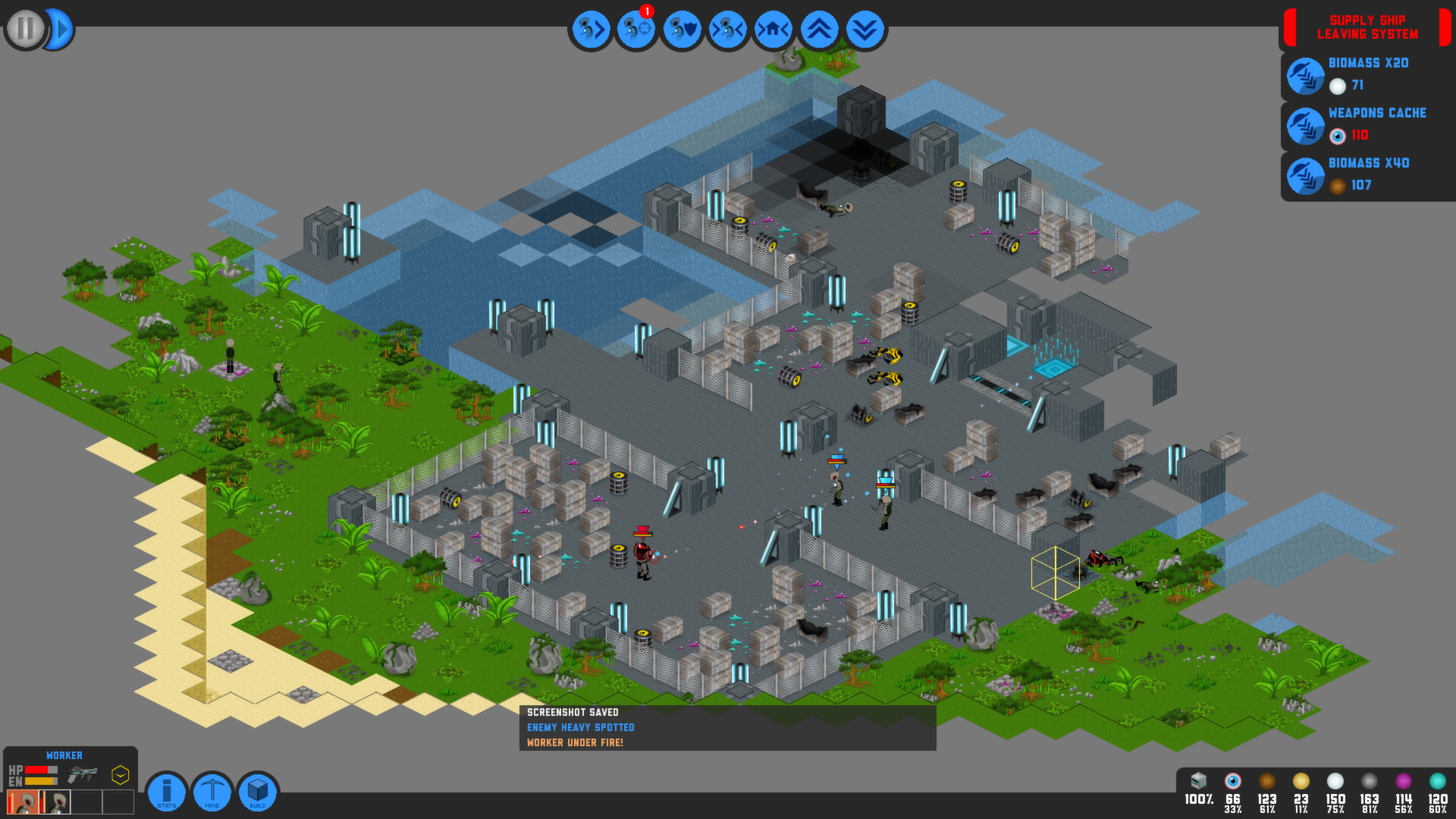Toggle the yellow hexagon indicator in the Worker panel
The height and width of the screenshot is (819, 1456).
click(120, 775)
